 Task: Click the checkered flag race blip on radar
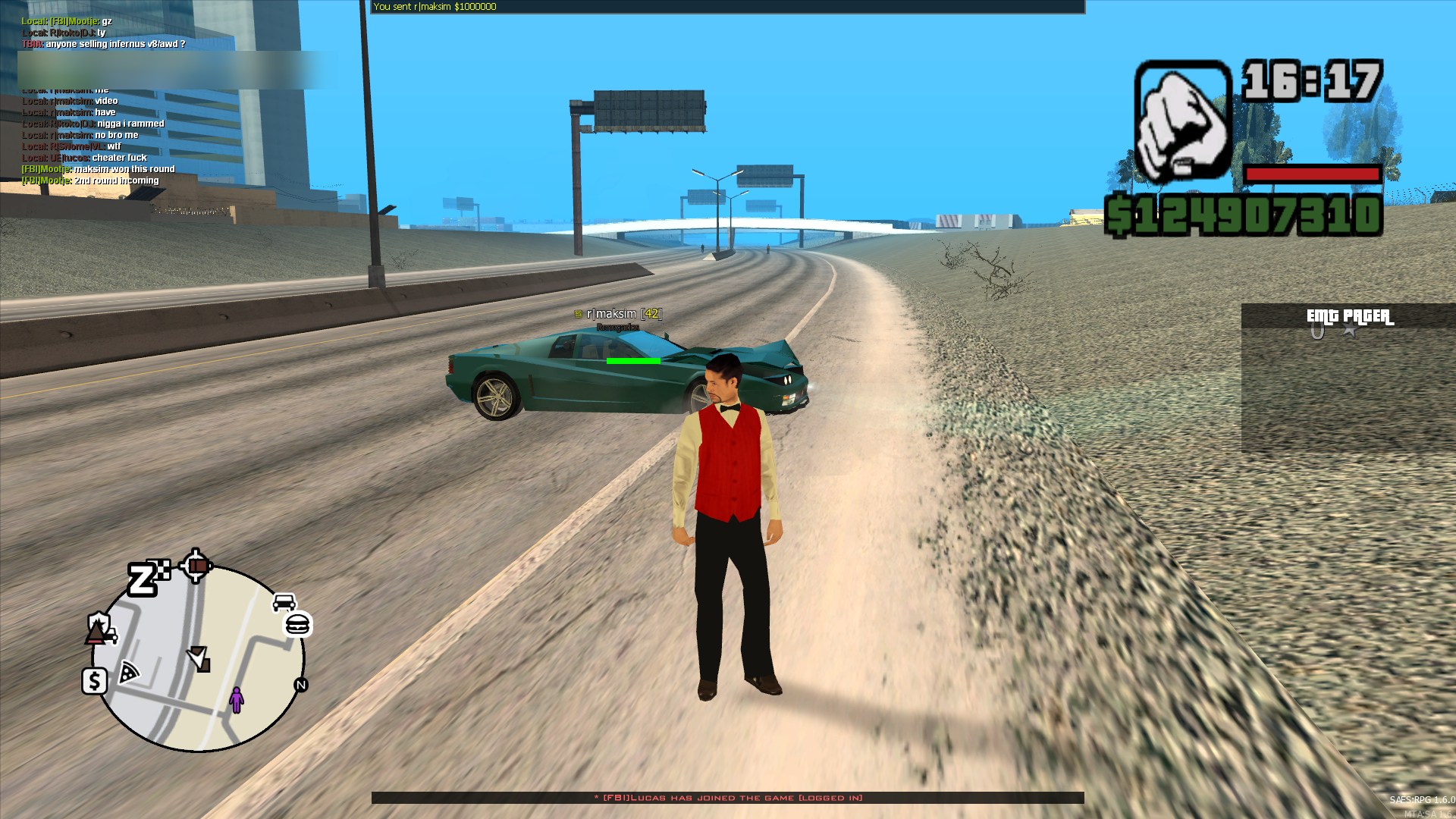[160, 569]
